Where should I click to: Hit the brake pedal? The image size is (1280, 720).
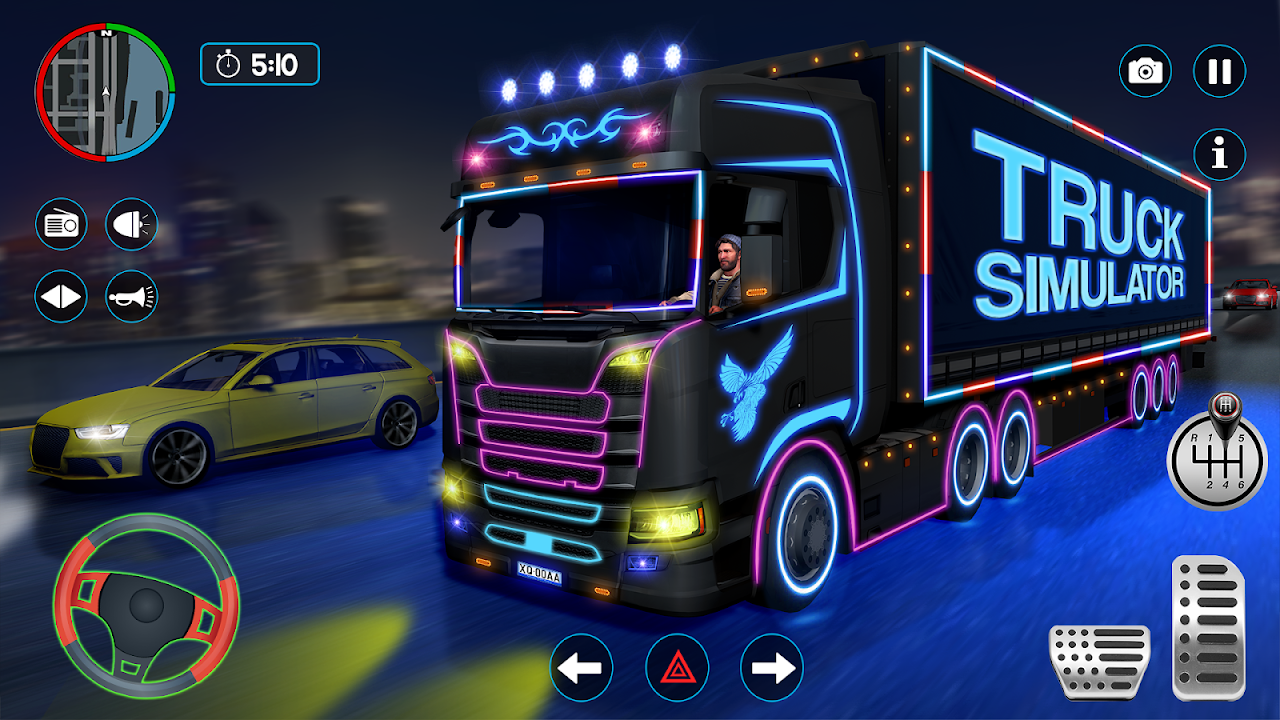1099,661
